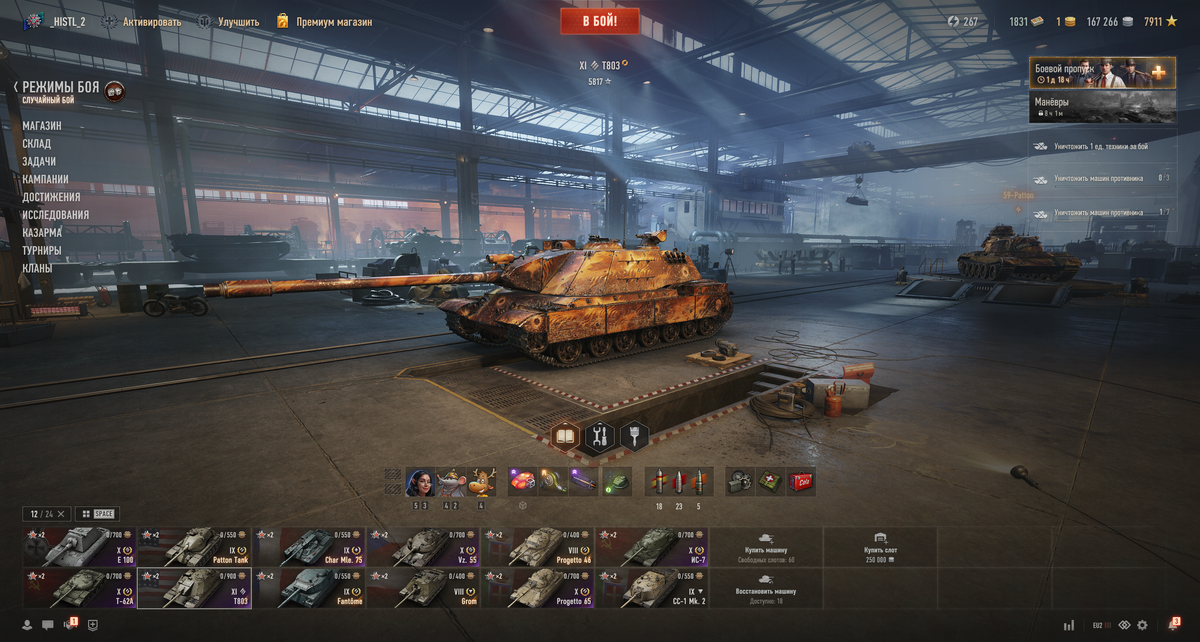Open the КАЗАРМА barracks

tap(42, 233)
